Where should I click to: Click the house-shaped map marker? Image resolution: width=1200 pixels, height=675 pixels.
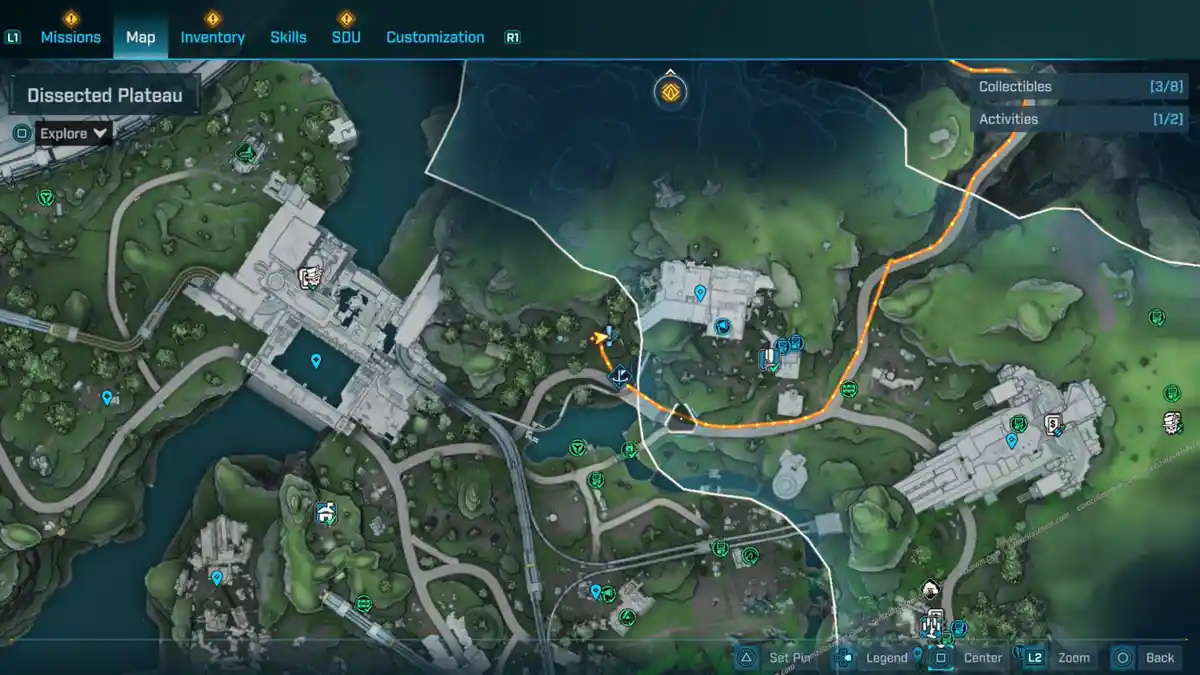(931, 588)
